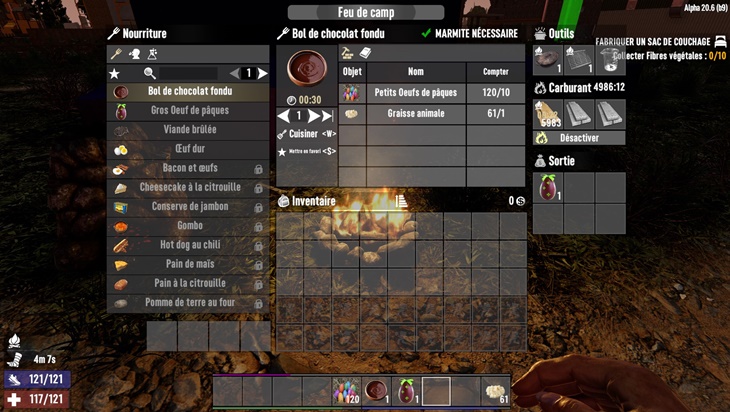Screen dimensions: 730x412
Task: Select the Graisse animale hotbar slot
Action: tap(495, 391)
